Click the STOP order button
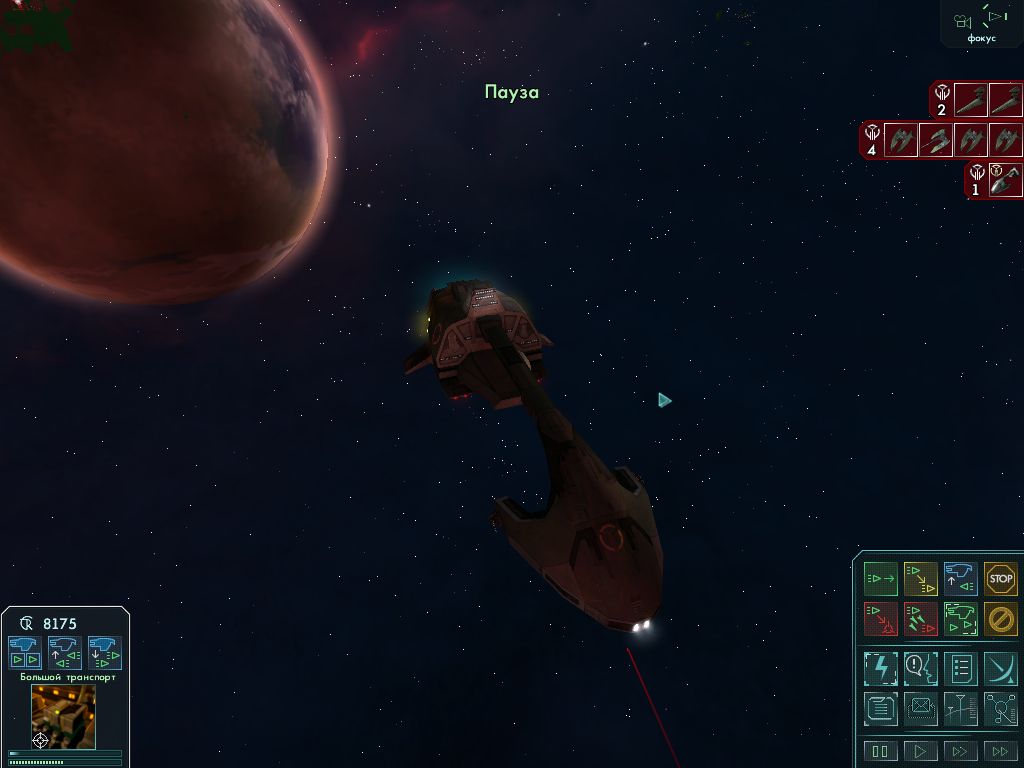The width and height of the screenshot is (1024, 768). pos(1000,579)
